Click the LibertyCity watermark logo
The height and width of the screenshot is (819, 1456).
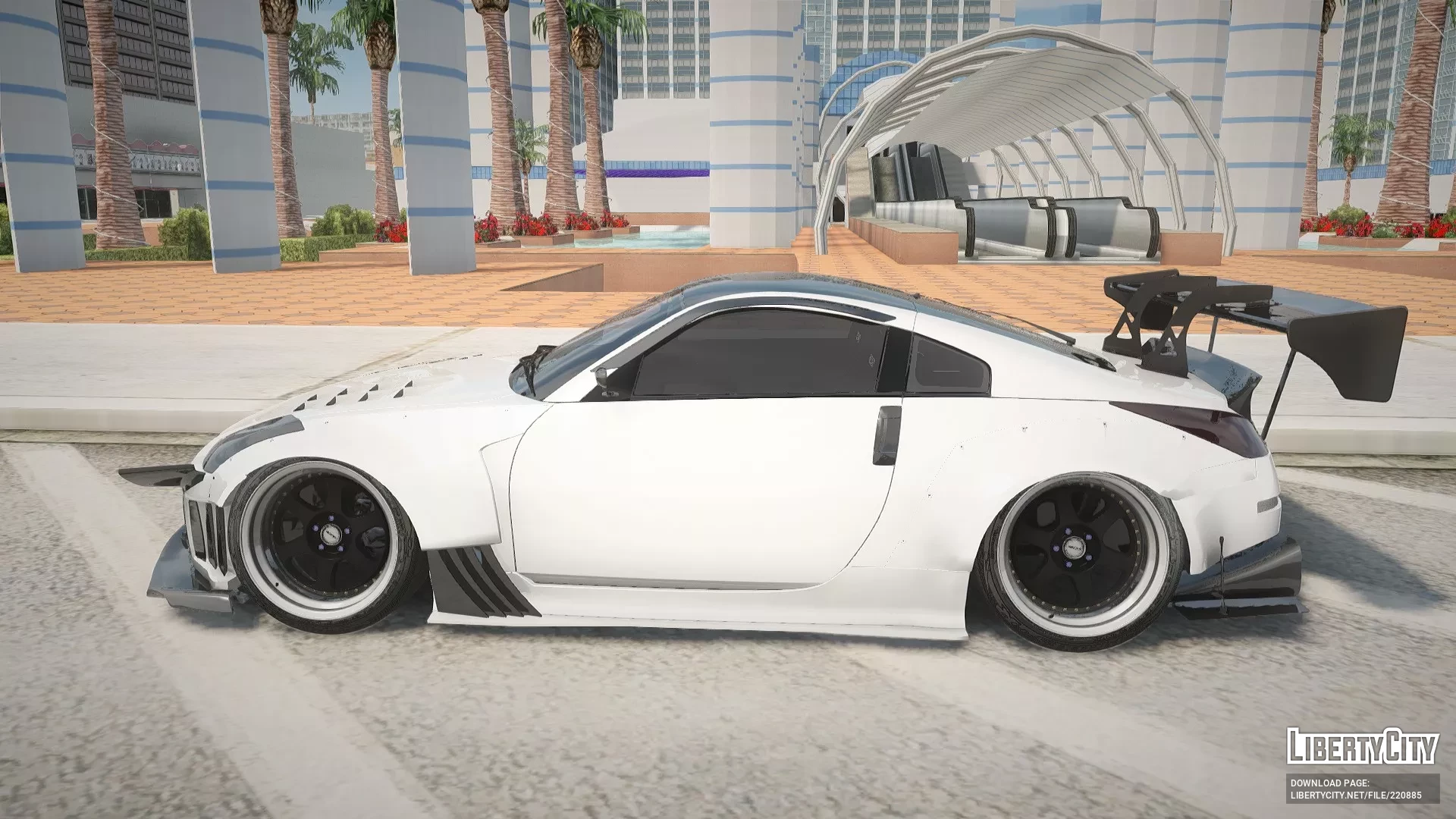pos(1362,745)
